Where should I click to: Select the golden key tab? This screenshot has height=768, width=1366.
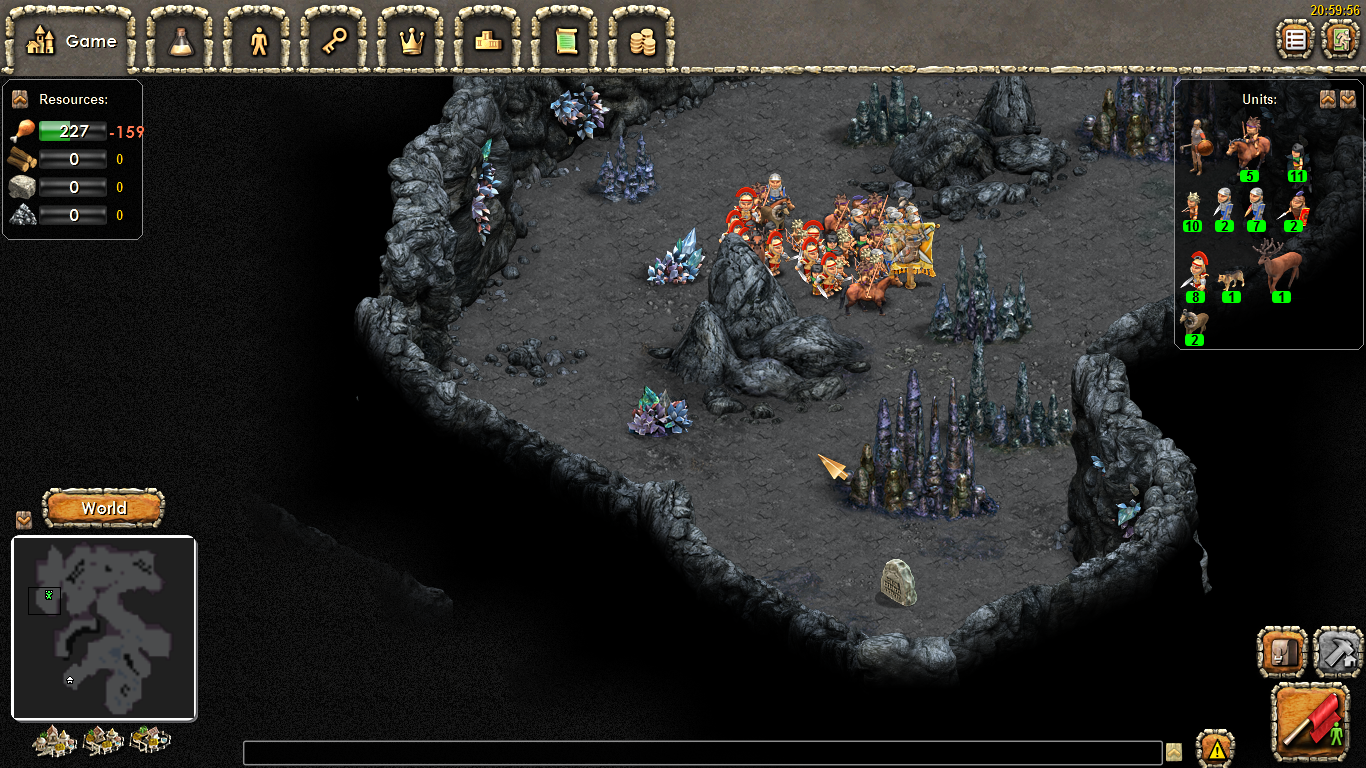click(335, 41)
